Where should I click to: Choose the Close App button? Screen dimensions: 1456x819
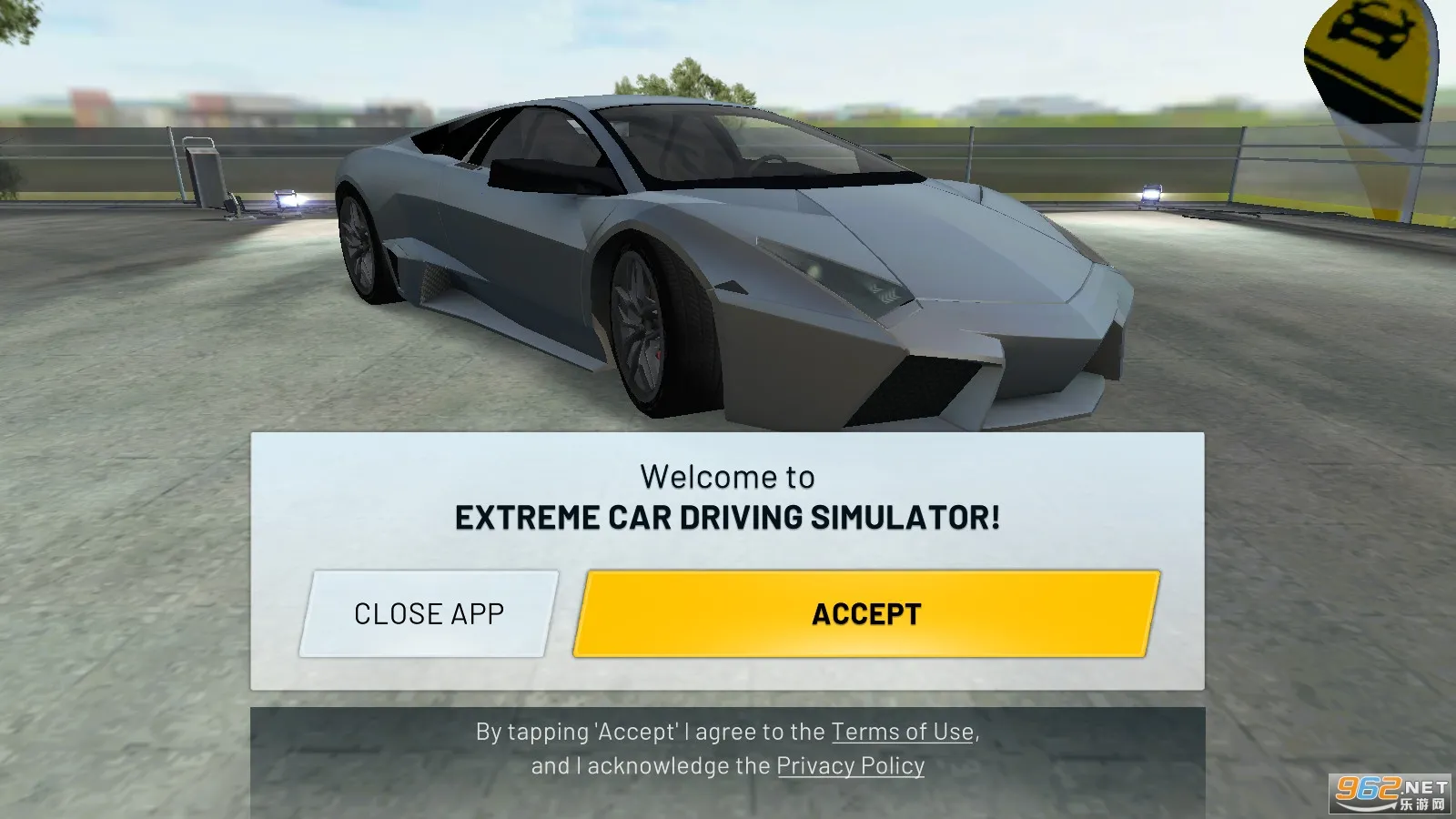tap(429, 614)
